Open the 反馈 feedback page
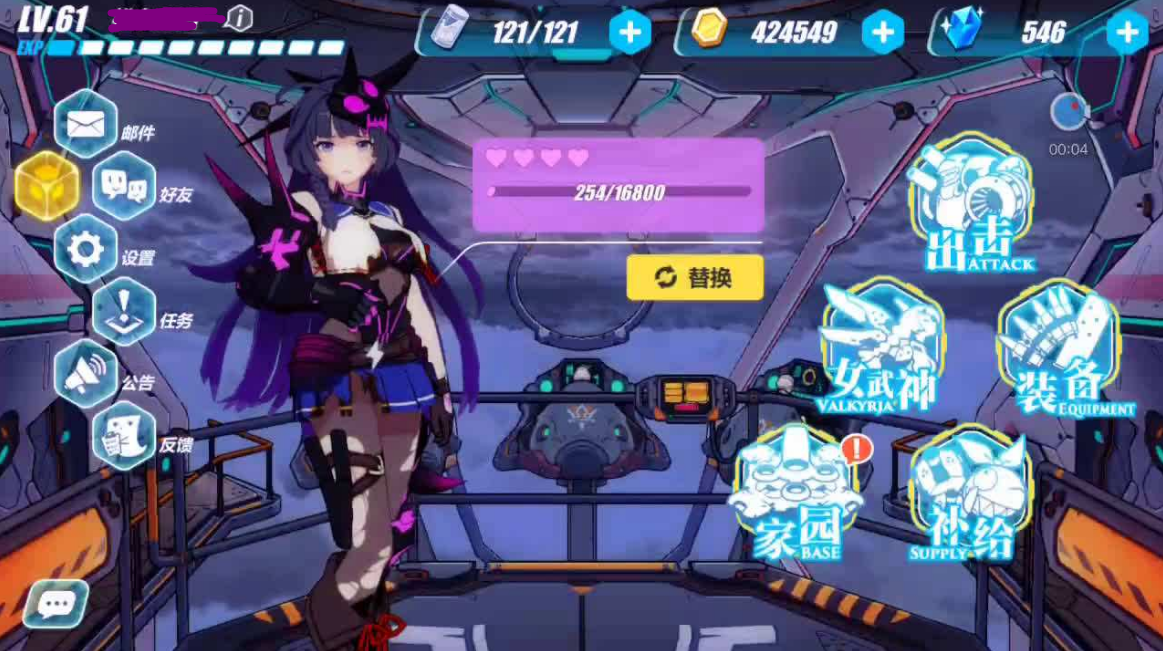 tap(124, 437)
